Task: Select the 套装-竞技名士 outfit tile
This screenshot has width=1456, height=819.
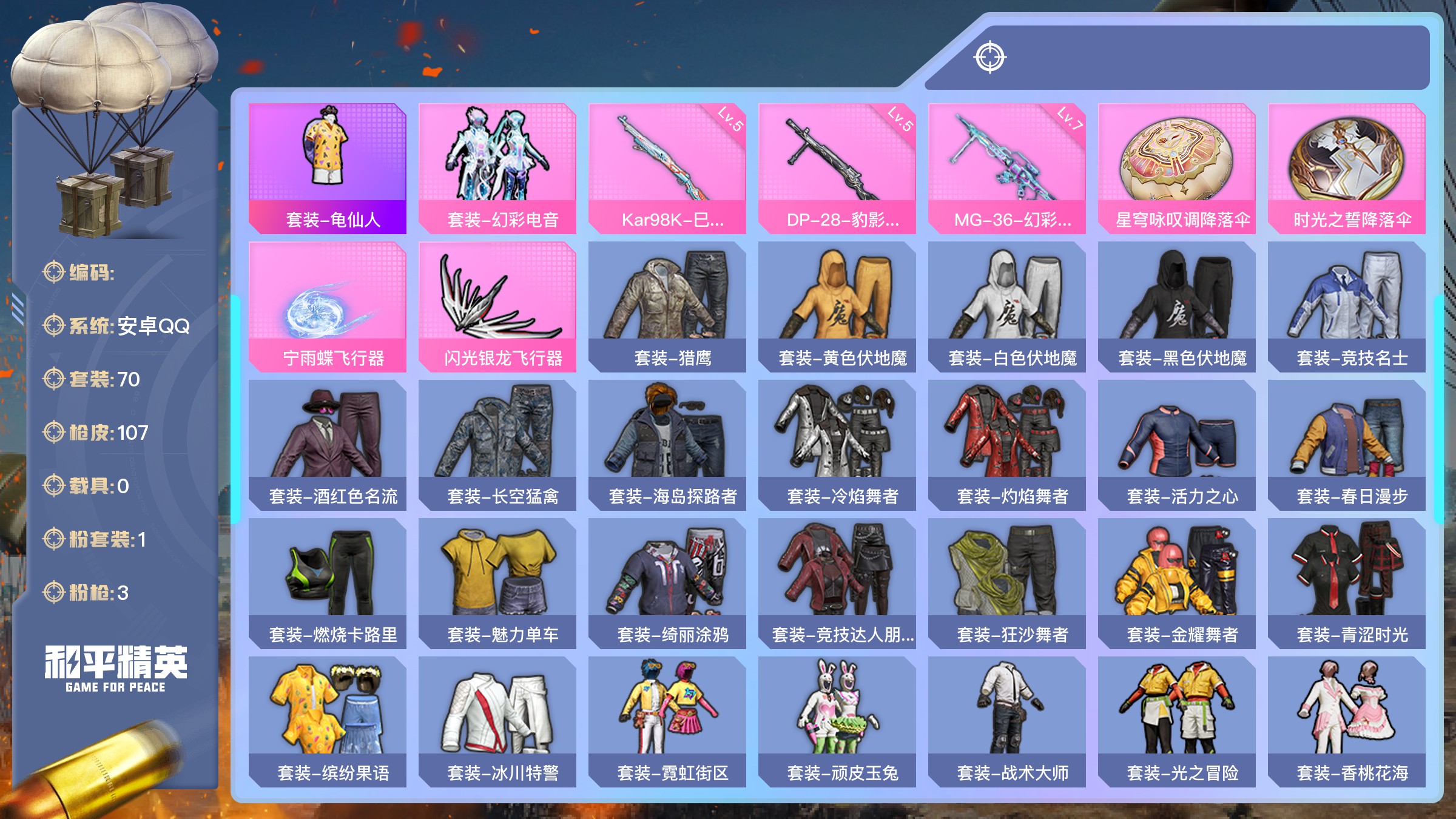Action: tap(1347, 306)
